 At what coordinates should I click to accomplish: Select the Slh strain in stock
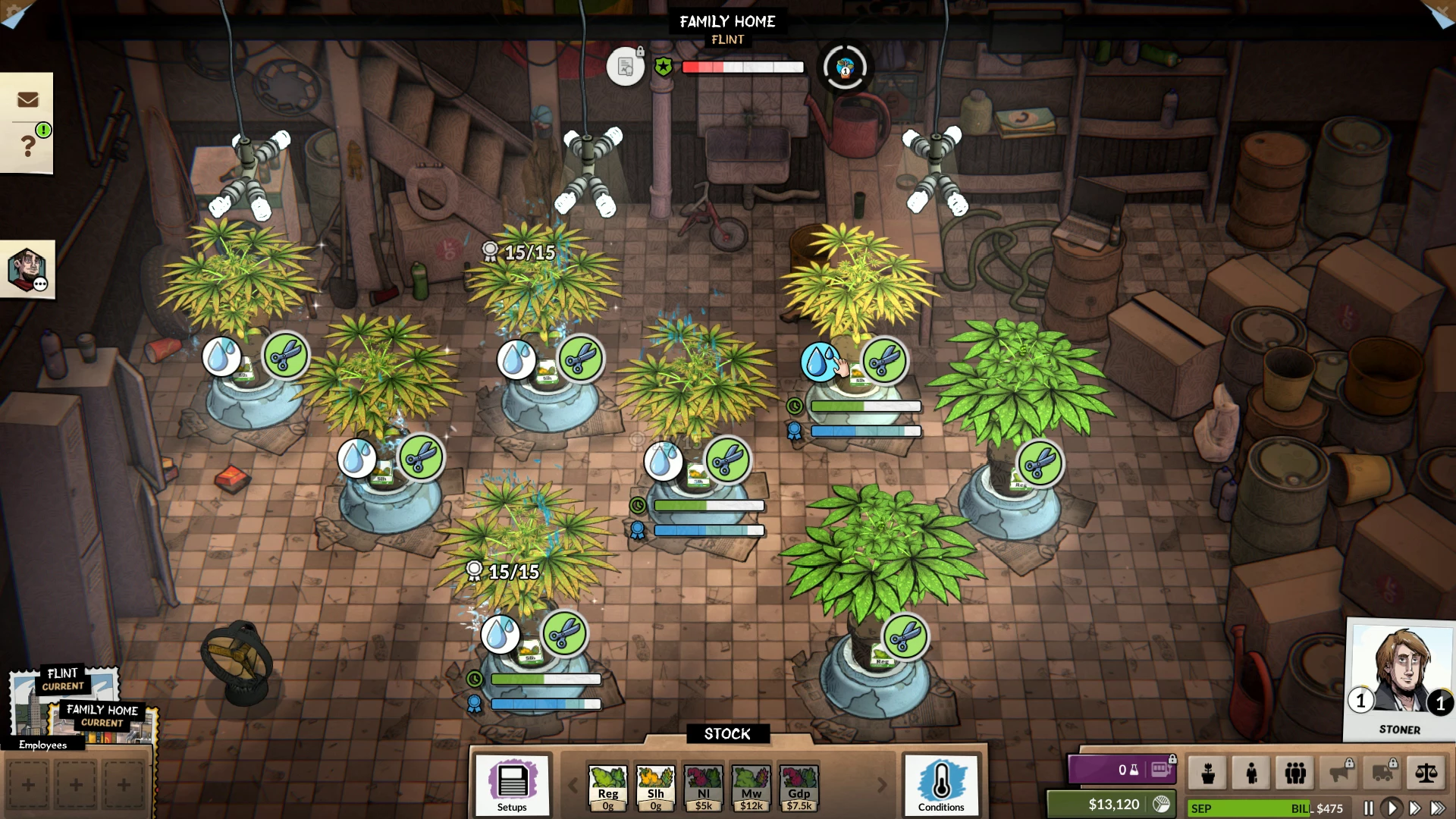[x=656, y=788]
